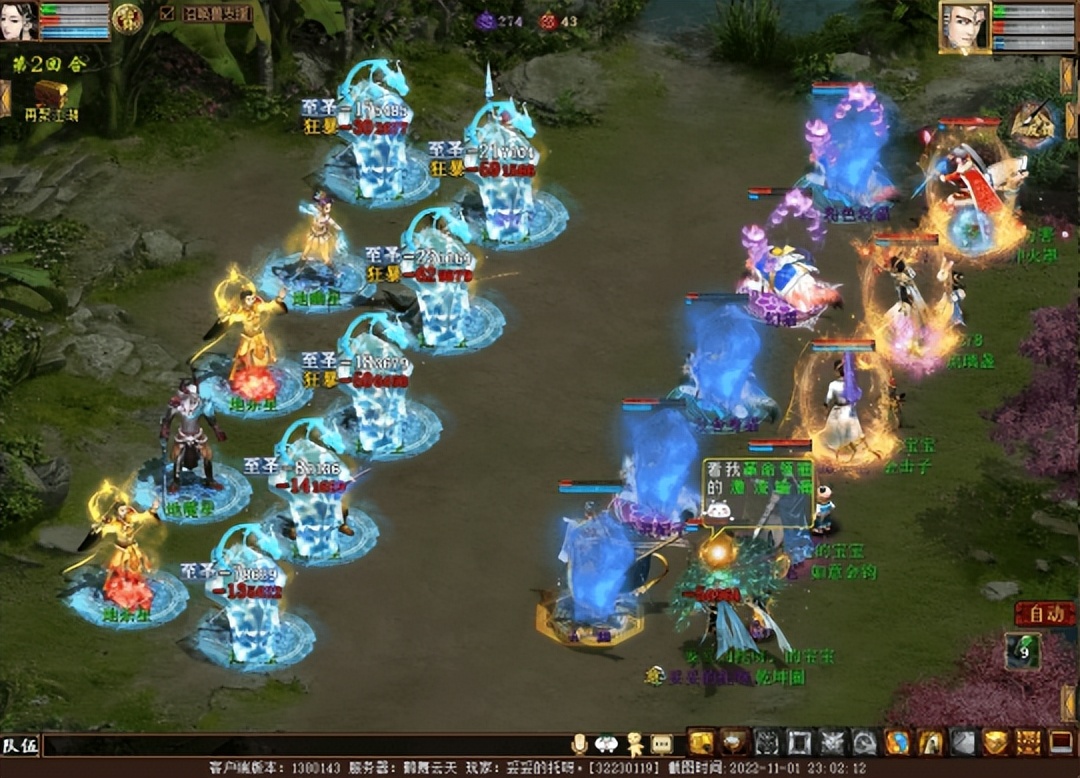Click the golden shield toolbar icon

point(995,742)
